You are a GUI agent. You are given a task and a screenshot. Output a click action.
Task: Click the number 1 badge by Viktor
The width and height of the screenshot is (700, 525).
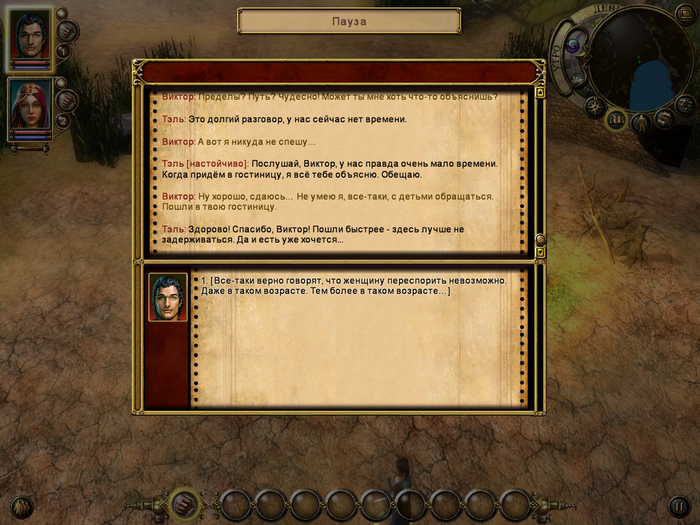click(x=63, y=51)
